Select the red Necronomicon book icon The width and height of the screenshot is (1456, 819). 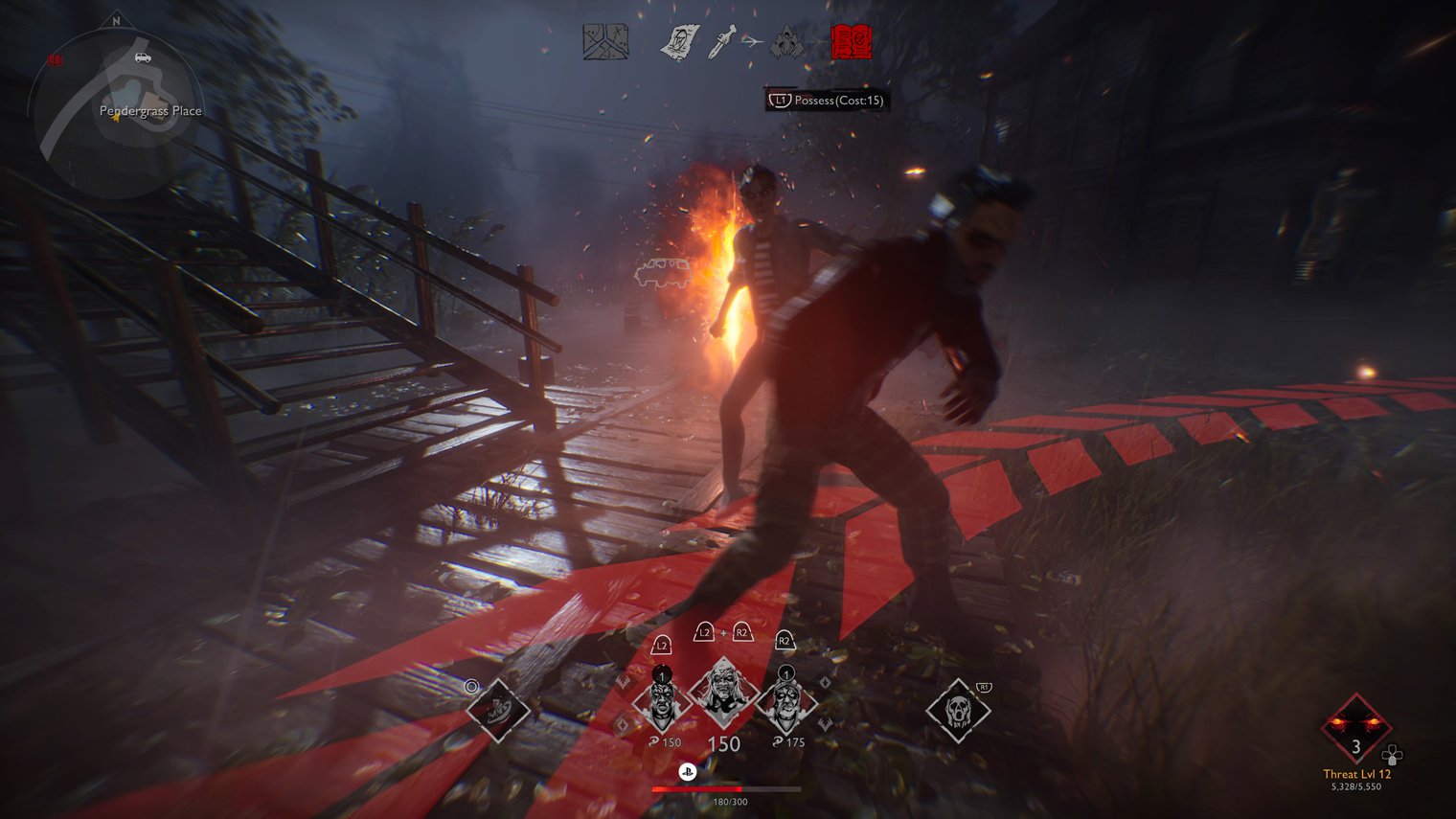(851, 42)
